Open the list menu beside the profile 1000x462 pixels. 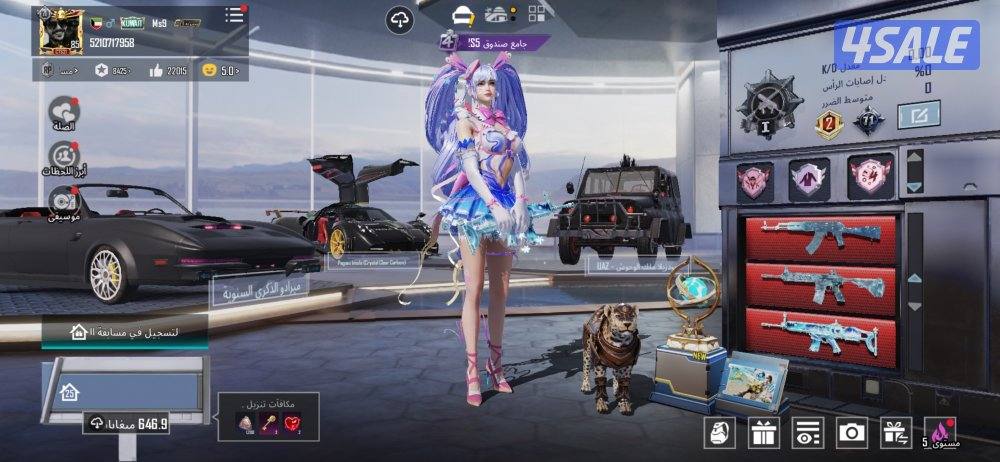click(x=234, y=15)
